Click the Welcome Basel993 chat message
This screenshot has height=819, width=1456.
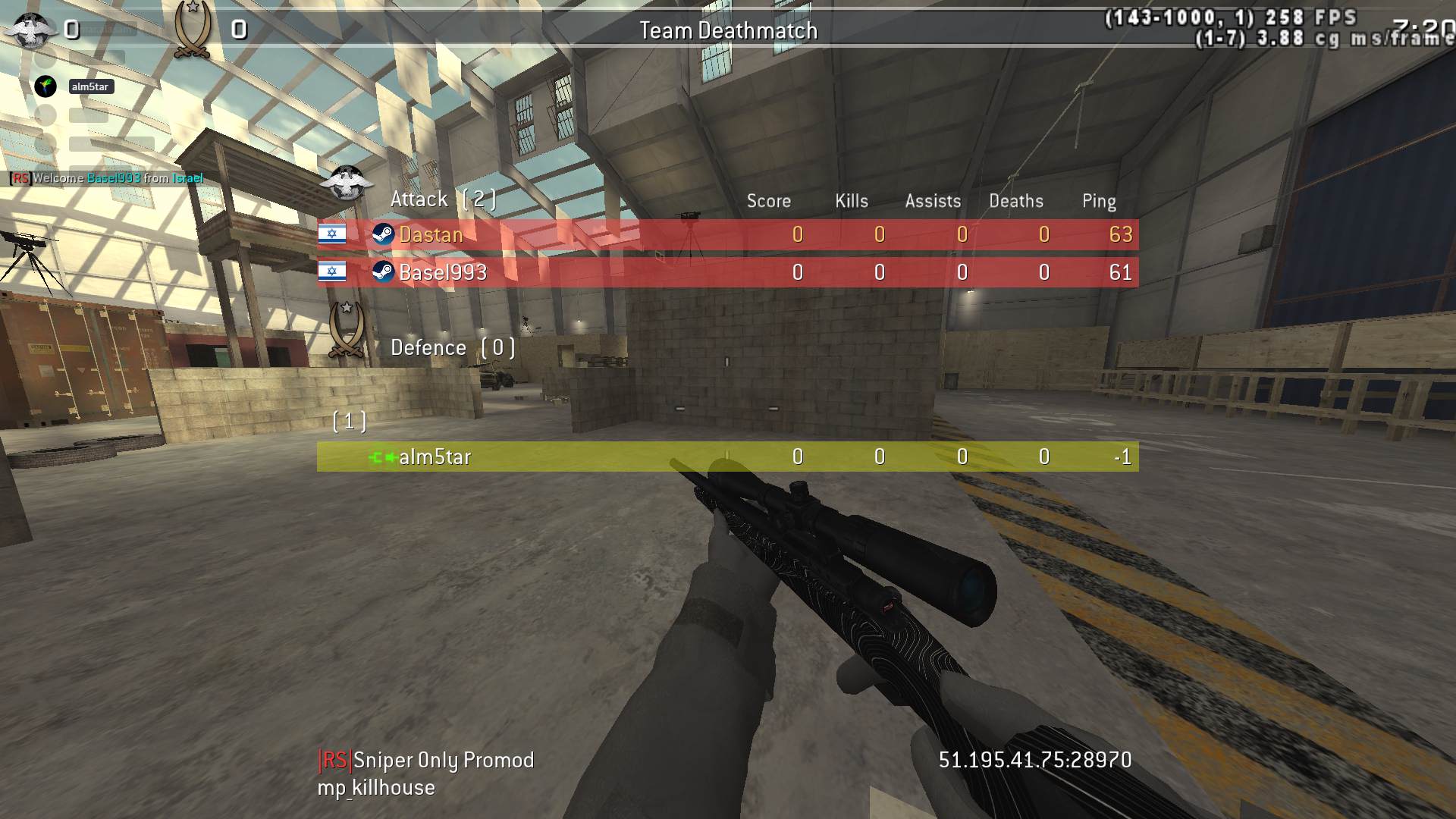[x=105, y=178]
